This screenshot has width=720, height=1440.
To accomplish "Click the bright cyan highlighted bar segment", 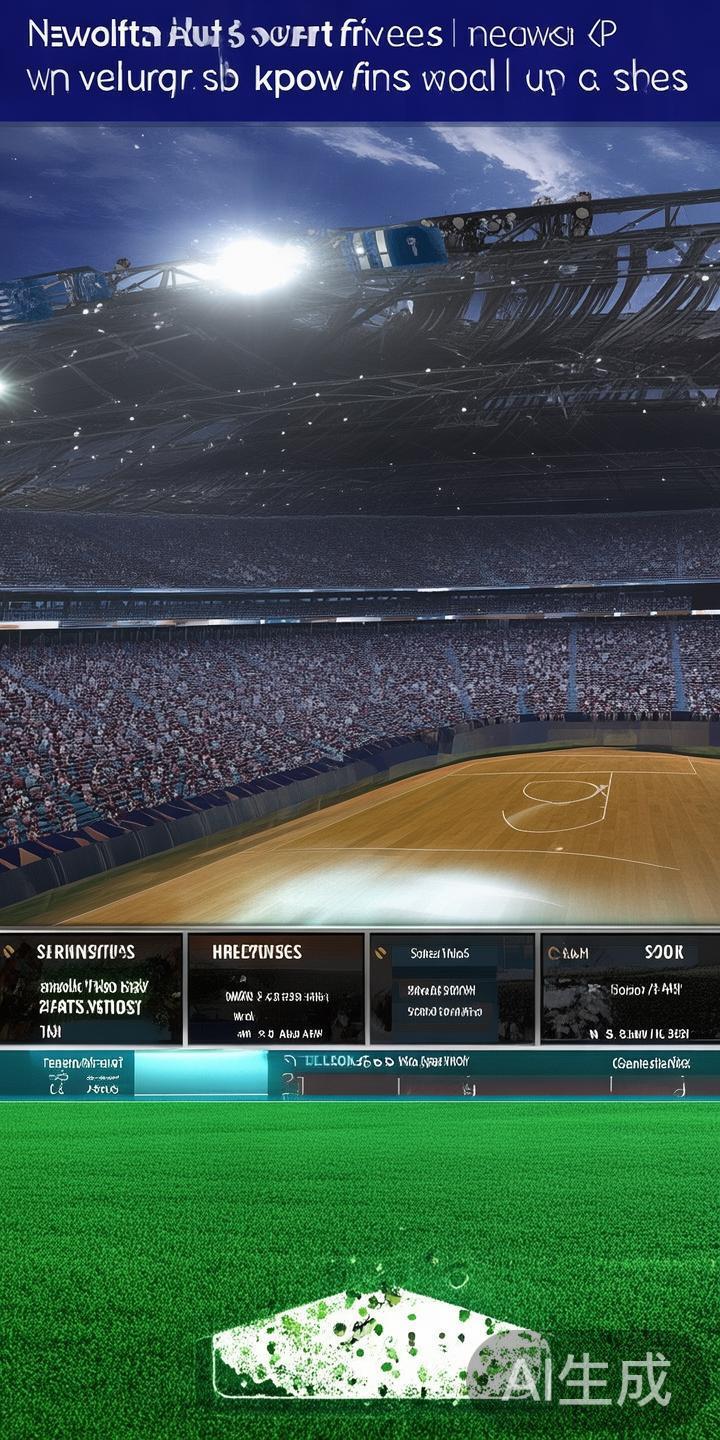I will [200, 1074].
